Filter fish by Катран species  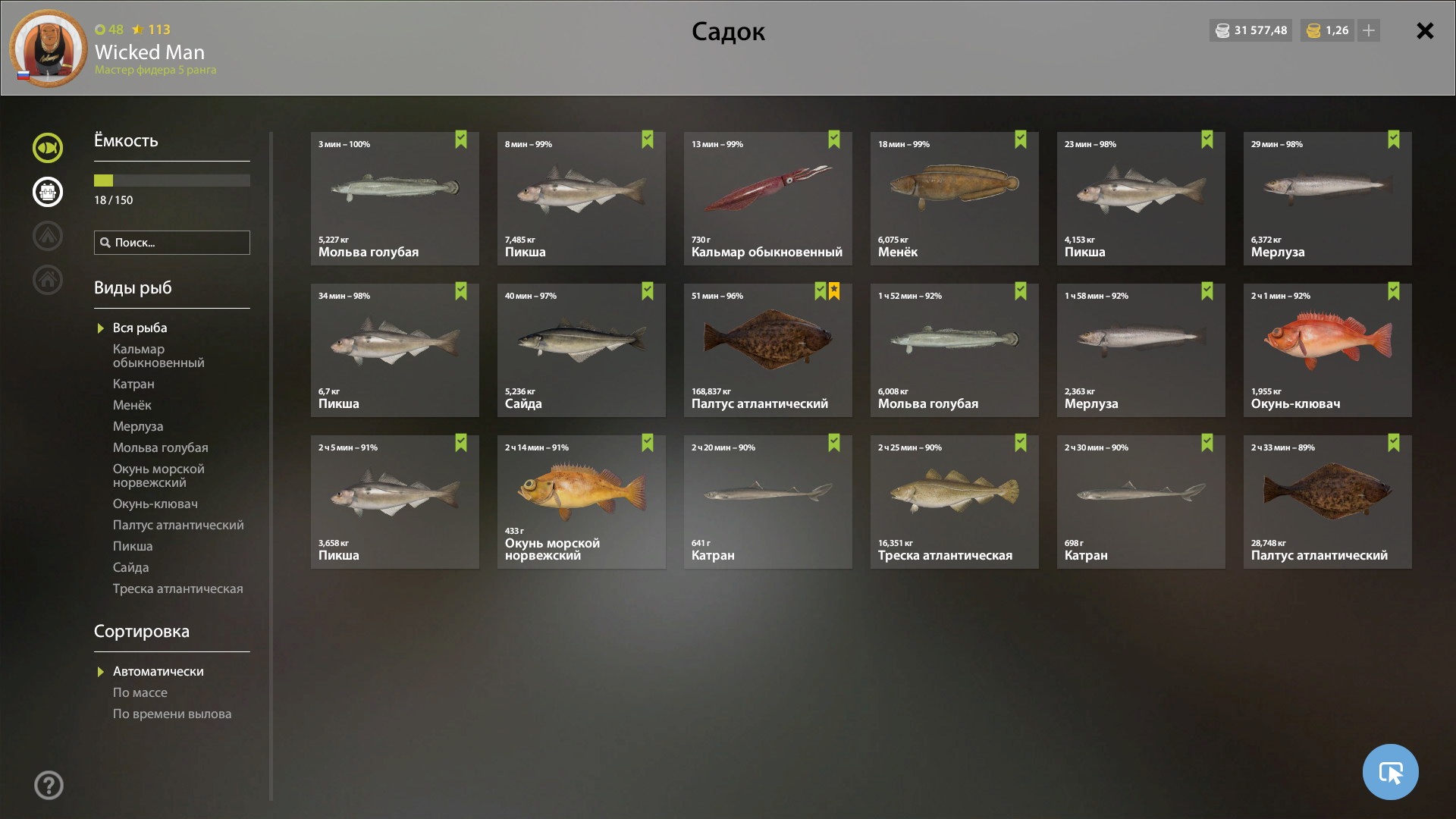133,384
